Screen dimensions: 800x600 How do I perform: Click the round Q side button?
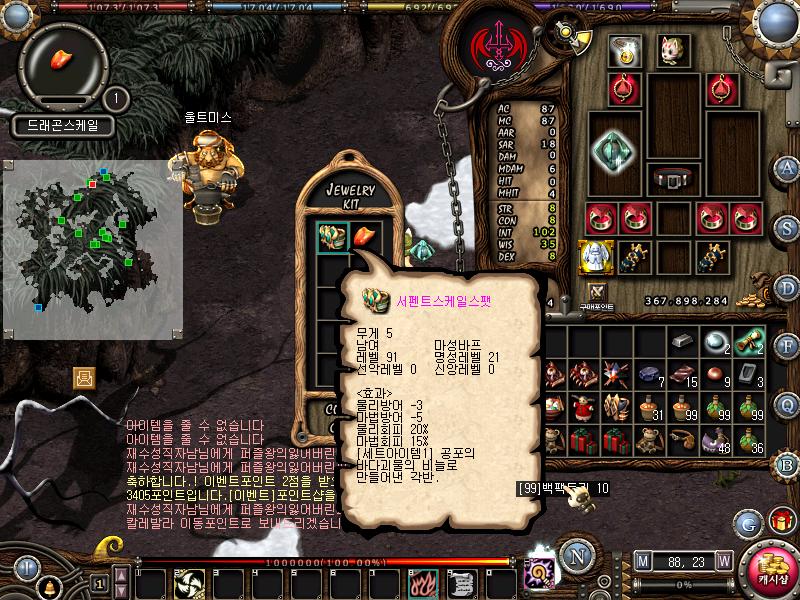point(788,404)
